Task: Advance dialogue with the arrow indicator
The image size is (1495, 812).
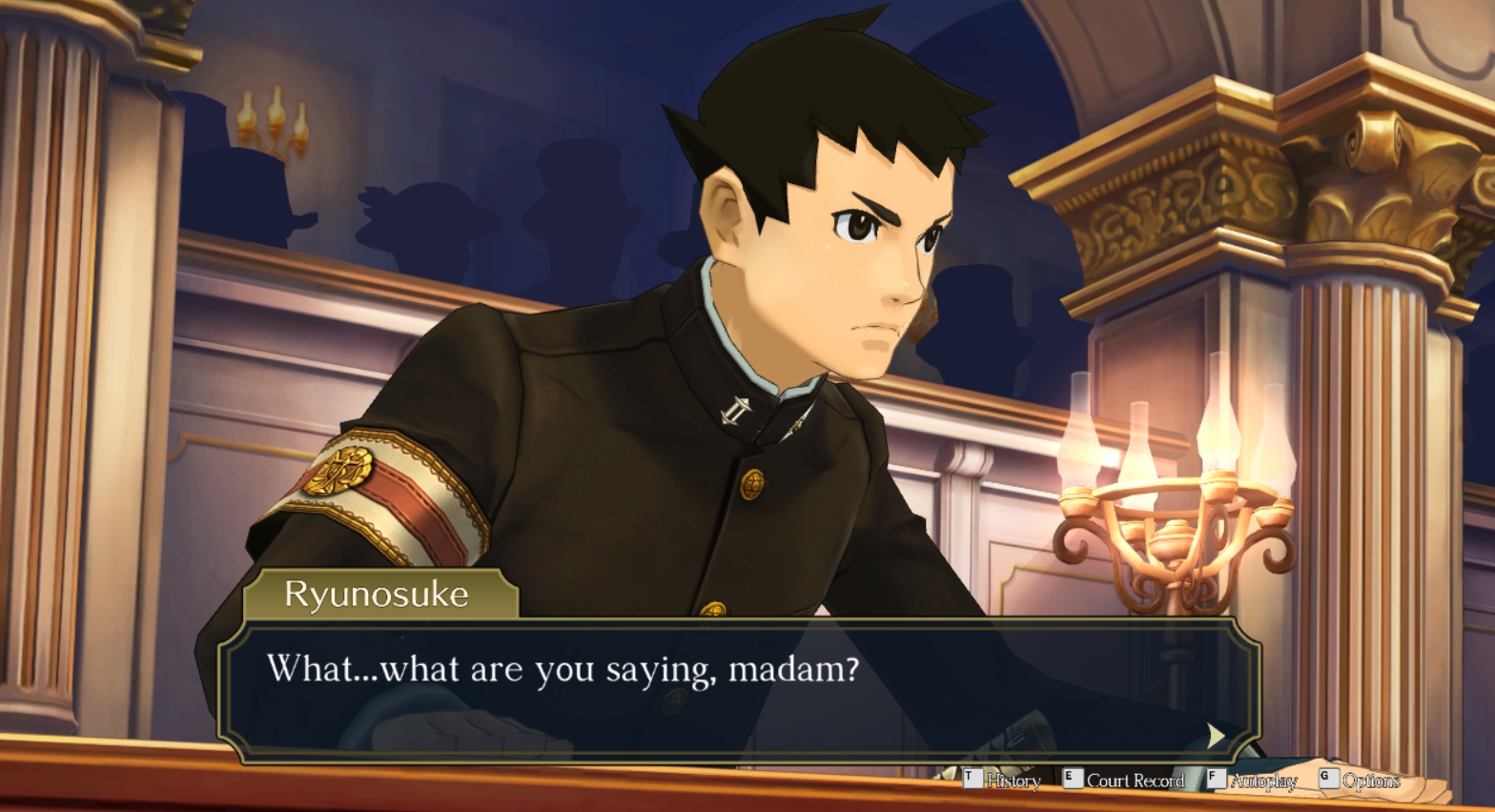Action: point(1216,735)
